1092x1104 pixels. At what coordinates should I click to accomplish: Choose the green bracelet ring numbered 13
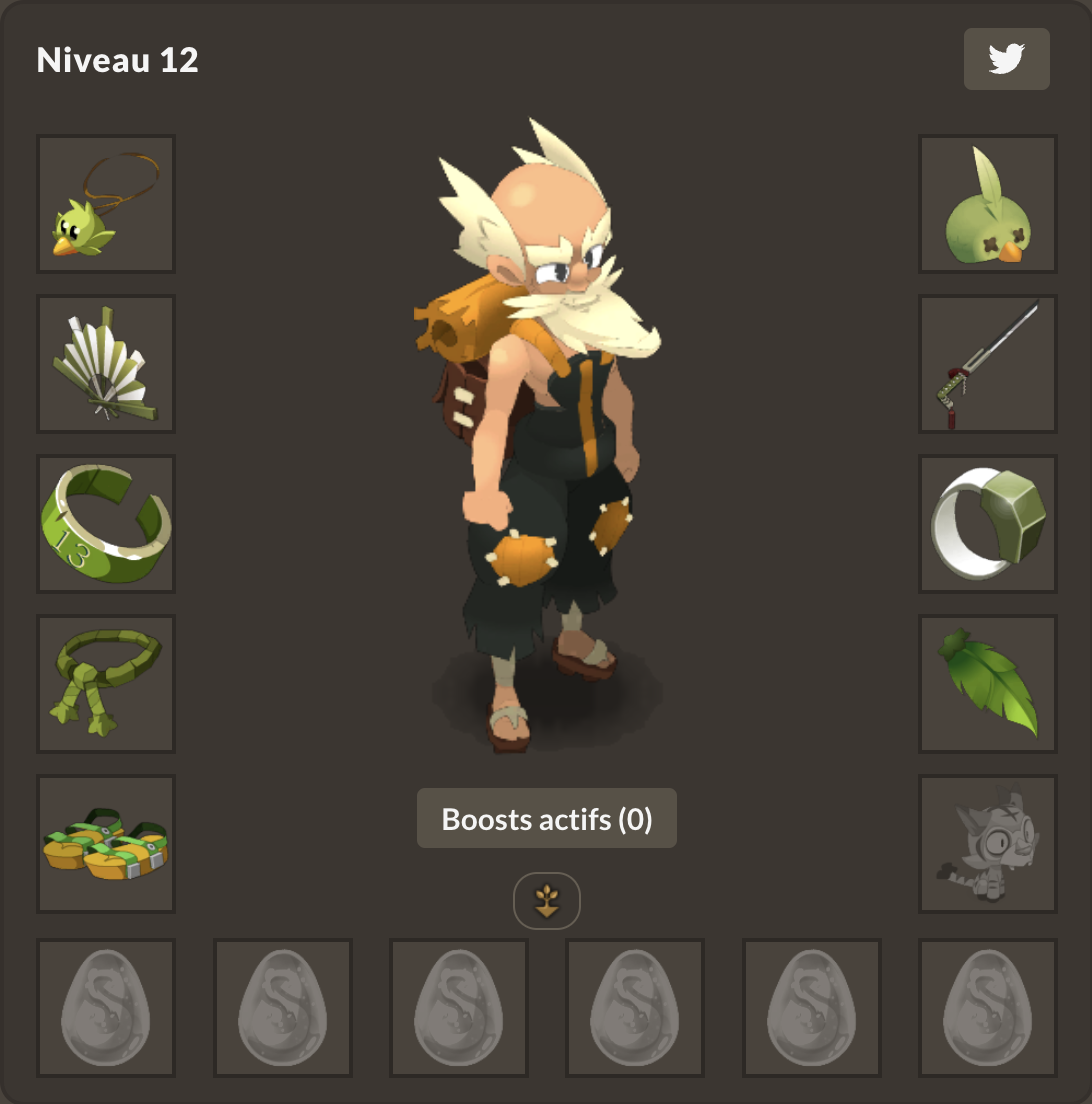(x=106, y=524)
